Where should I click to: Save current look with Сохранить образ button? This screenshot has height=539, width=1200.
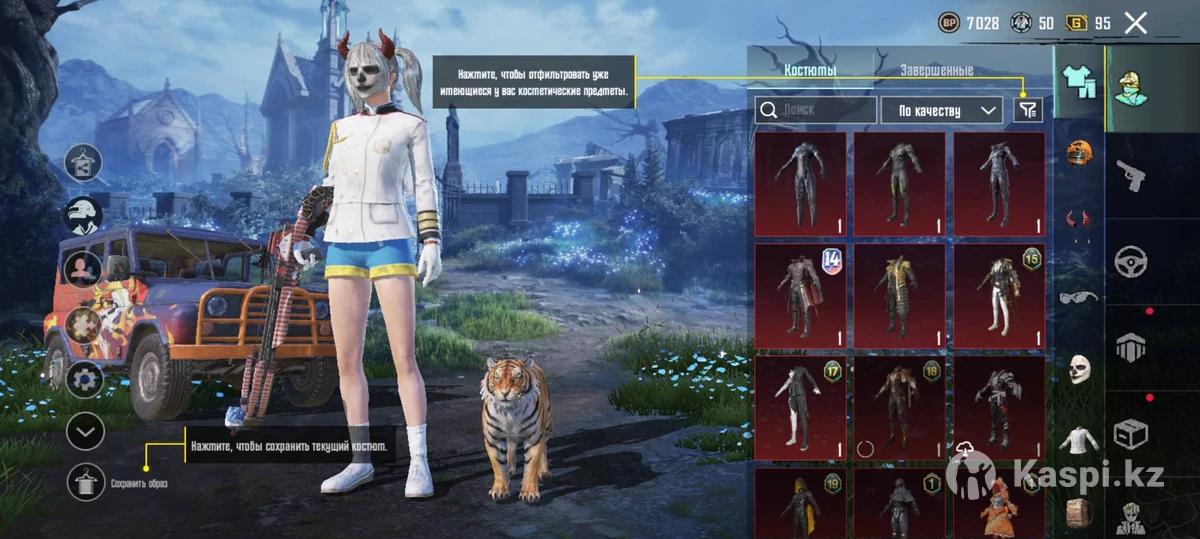coord(87,482)
